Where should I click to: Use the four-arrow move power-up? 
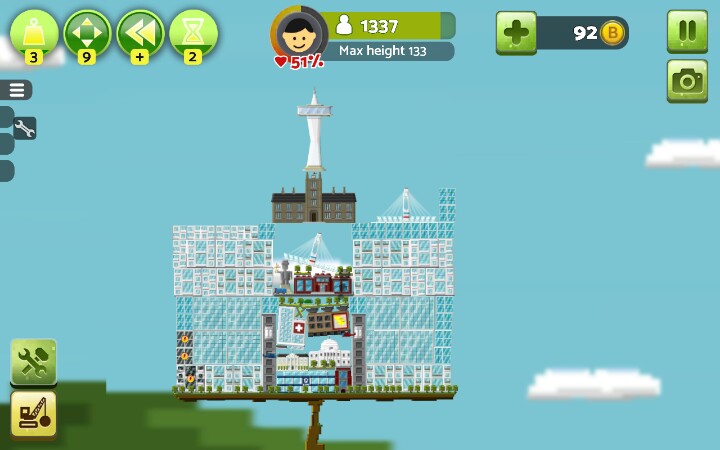(87, 33)
